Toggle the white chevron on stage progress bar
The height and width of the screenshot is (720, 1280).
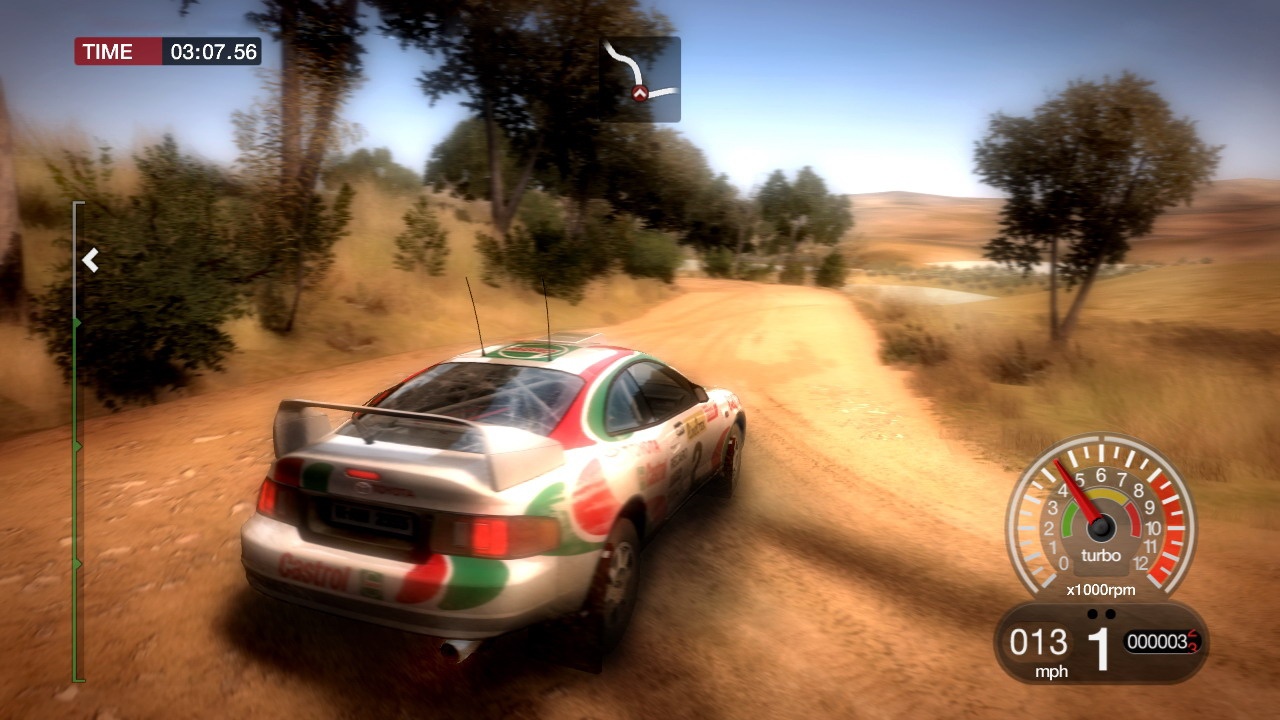(x=91, y=260)
